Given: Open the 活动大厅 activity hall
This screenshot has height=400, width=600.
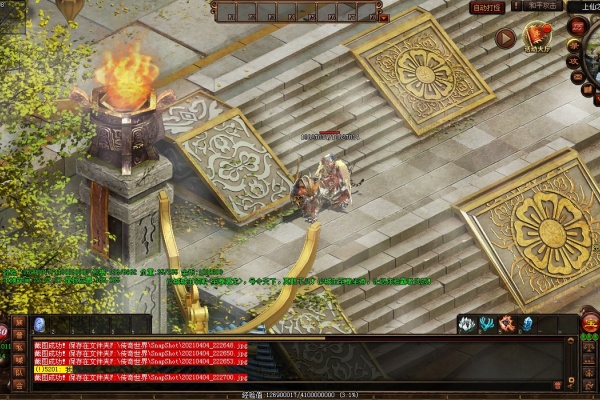Looking at the screenshot, I should [538, 38].
